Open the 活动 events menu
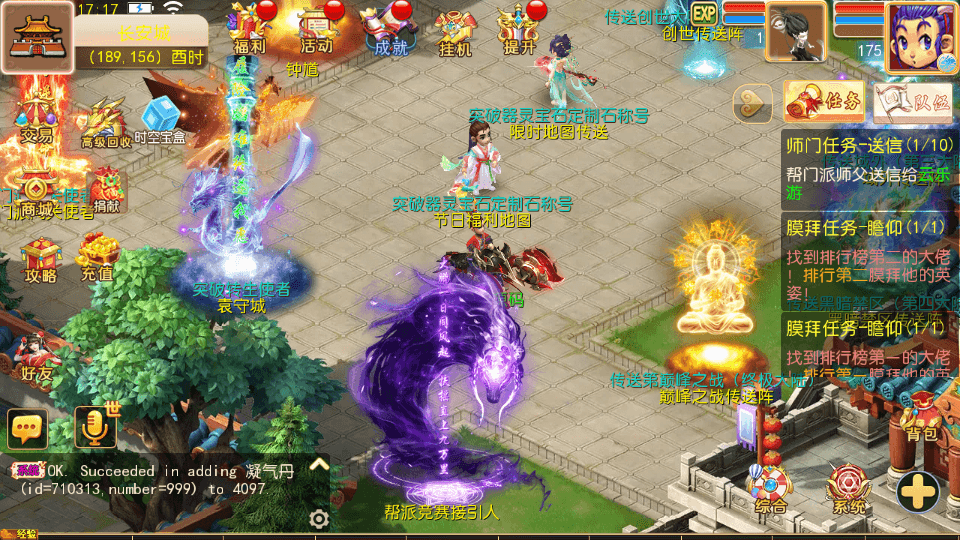 point(317,30)
